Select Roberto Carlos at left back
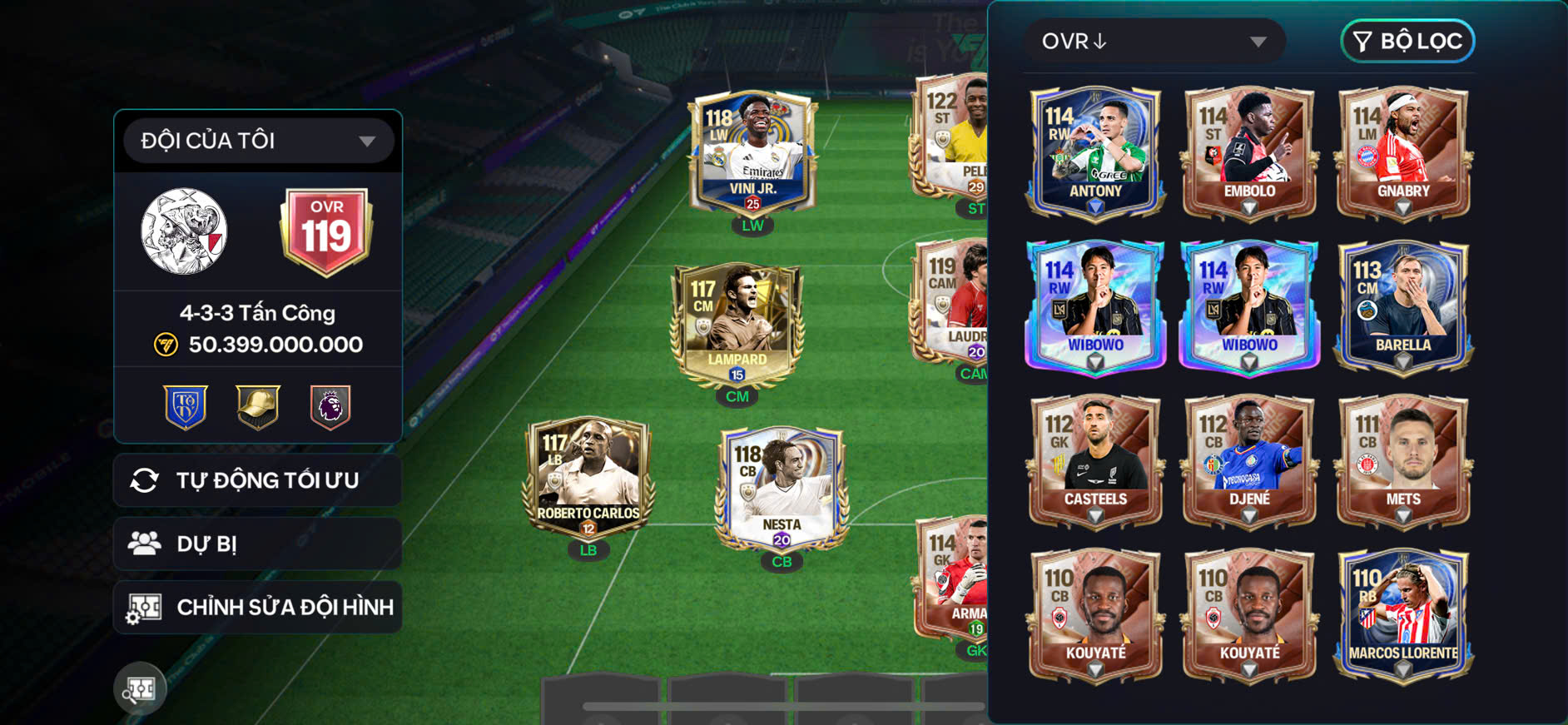The width and height of the screenshot is (1568, 725). (588, 479)
